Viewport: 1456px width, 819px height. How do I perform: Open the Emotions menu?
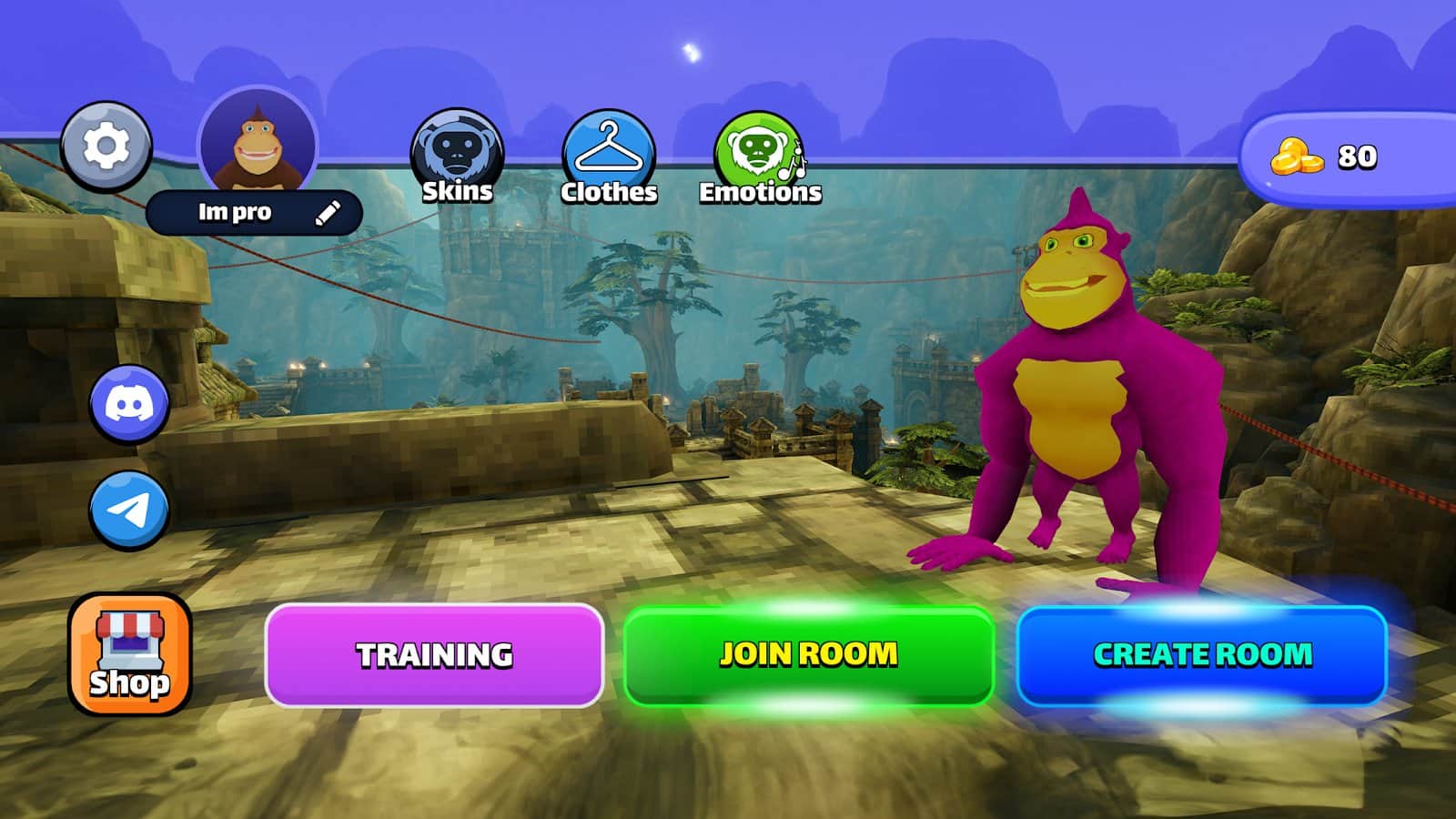click(x=760, y=157)
